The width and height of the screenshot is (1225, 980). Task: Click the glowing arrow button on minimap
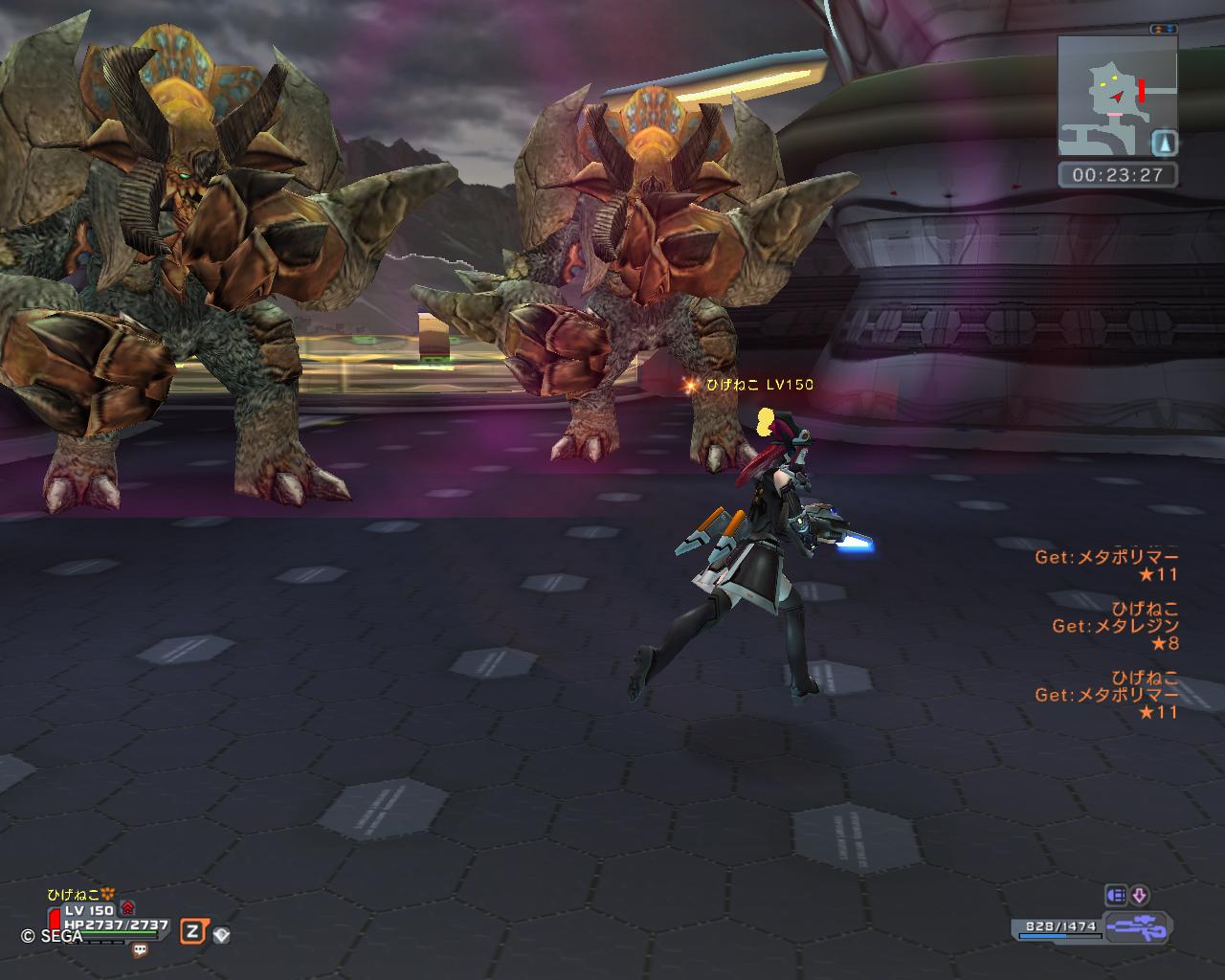(x=1164, y=143)
